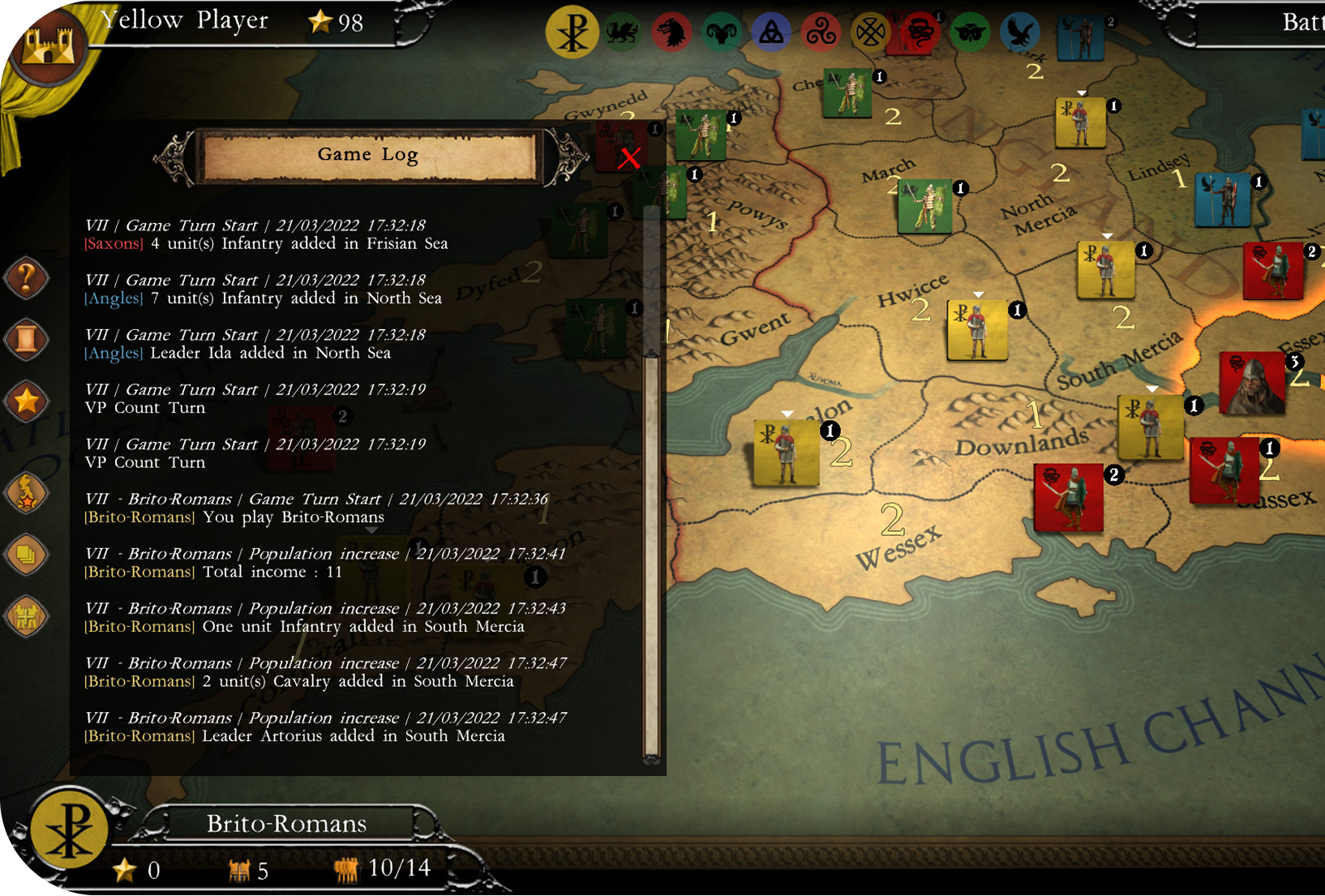The width and height of the screenshot is (1325, 896).
Task: Select the Brito-Roman unit in Hwicce
Action: click(977, 330)
